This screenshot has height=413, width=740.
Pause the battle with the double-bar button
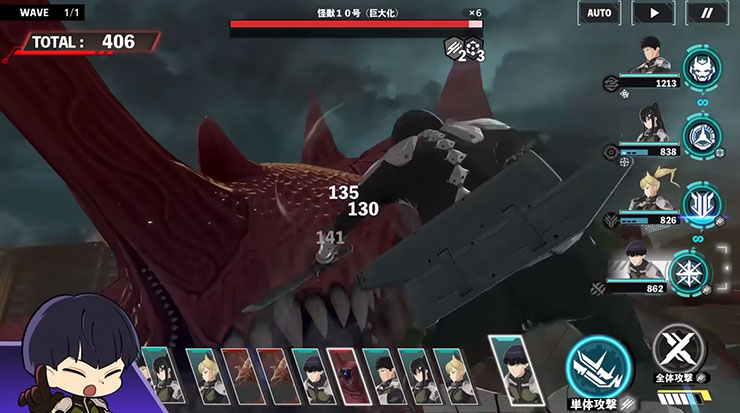pos(707,13)
